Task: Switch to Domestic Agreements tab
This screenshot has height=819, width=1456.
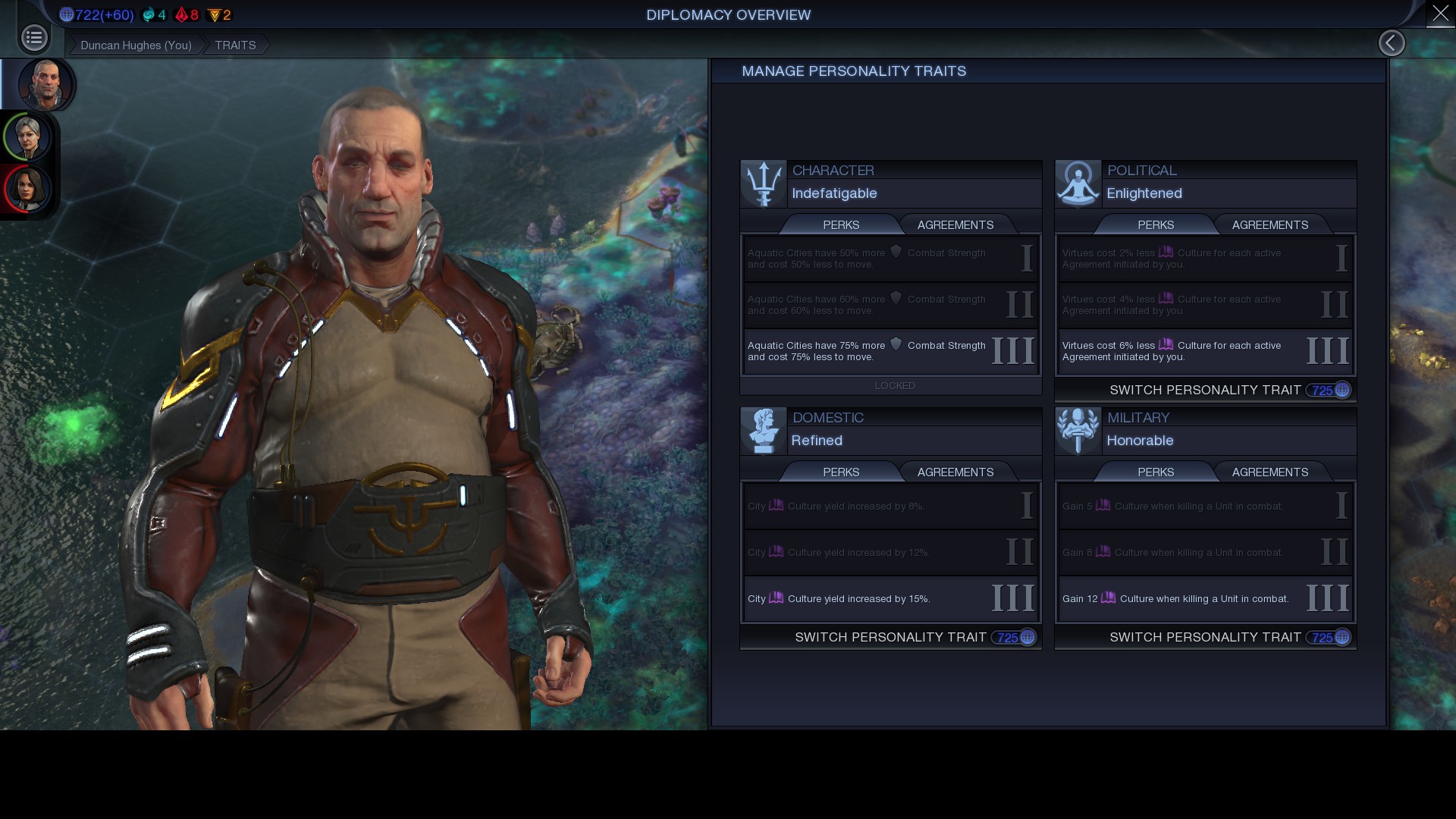Action: click(955, 472)
